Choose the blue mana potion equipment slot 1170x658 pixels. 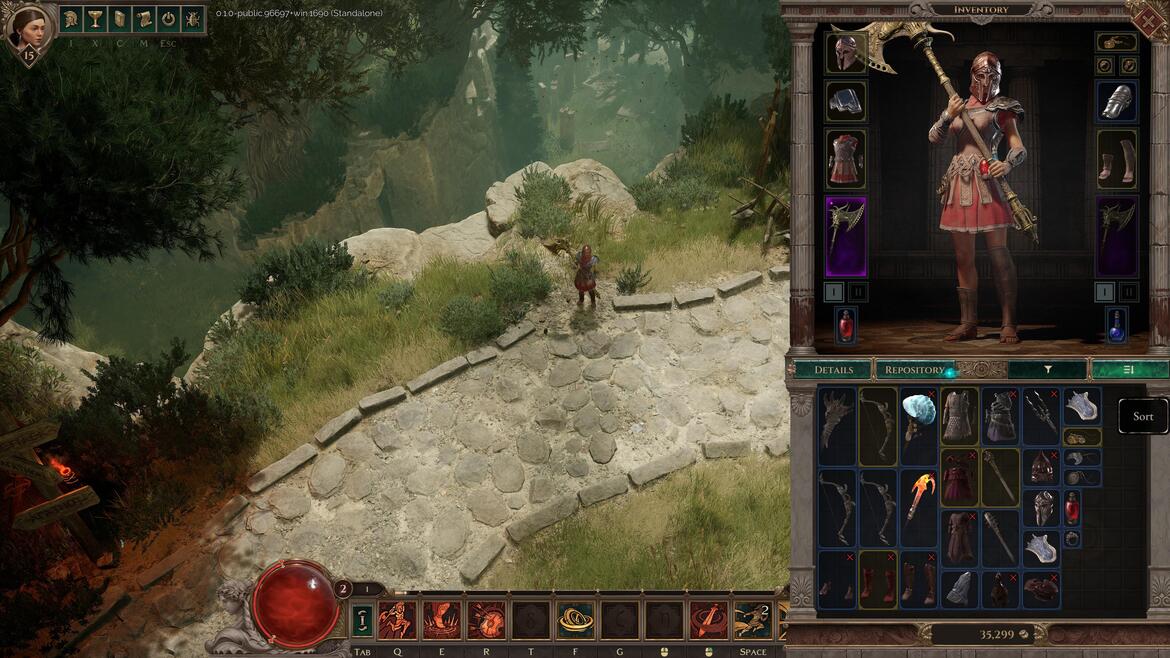[1117, 324]
